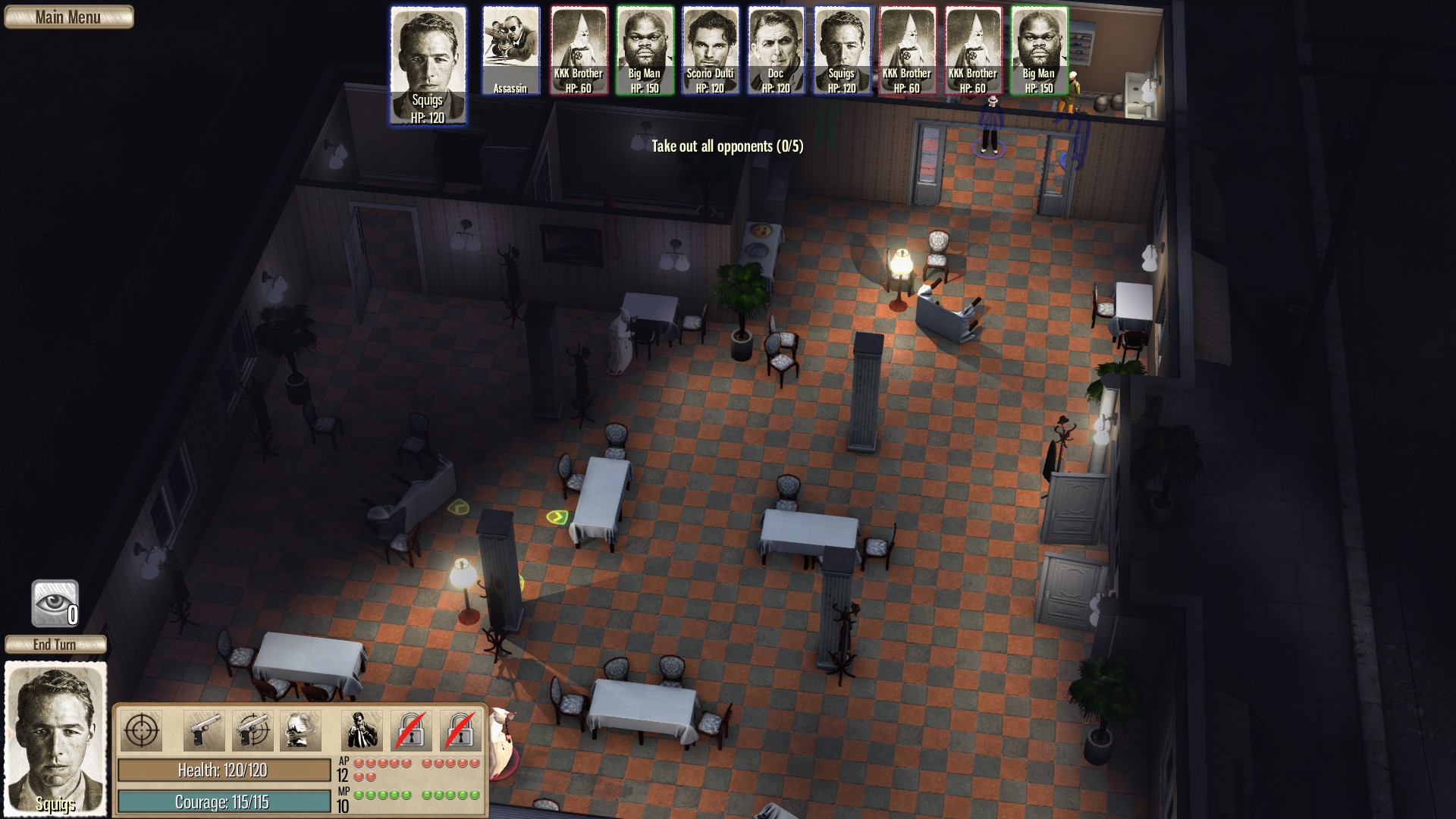The image size is (1456, 819).
Task: Choose the pistol-with-crosshair aimed shot
Action: 252,731
